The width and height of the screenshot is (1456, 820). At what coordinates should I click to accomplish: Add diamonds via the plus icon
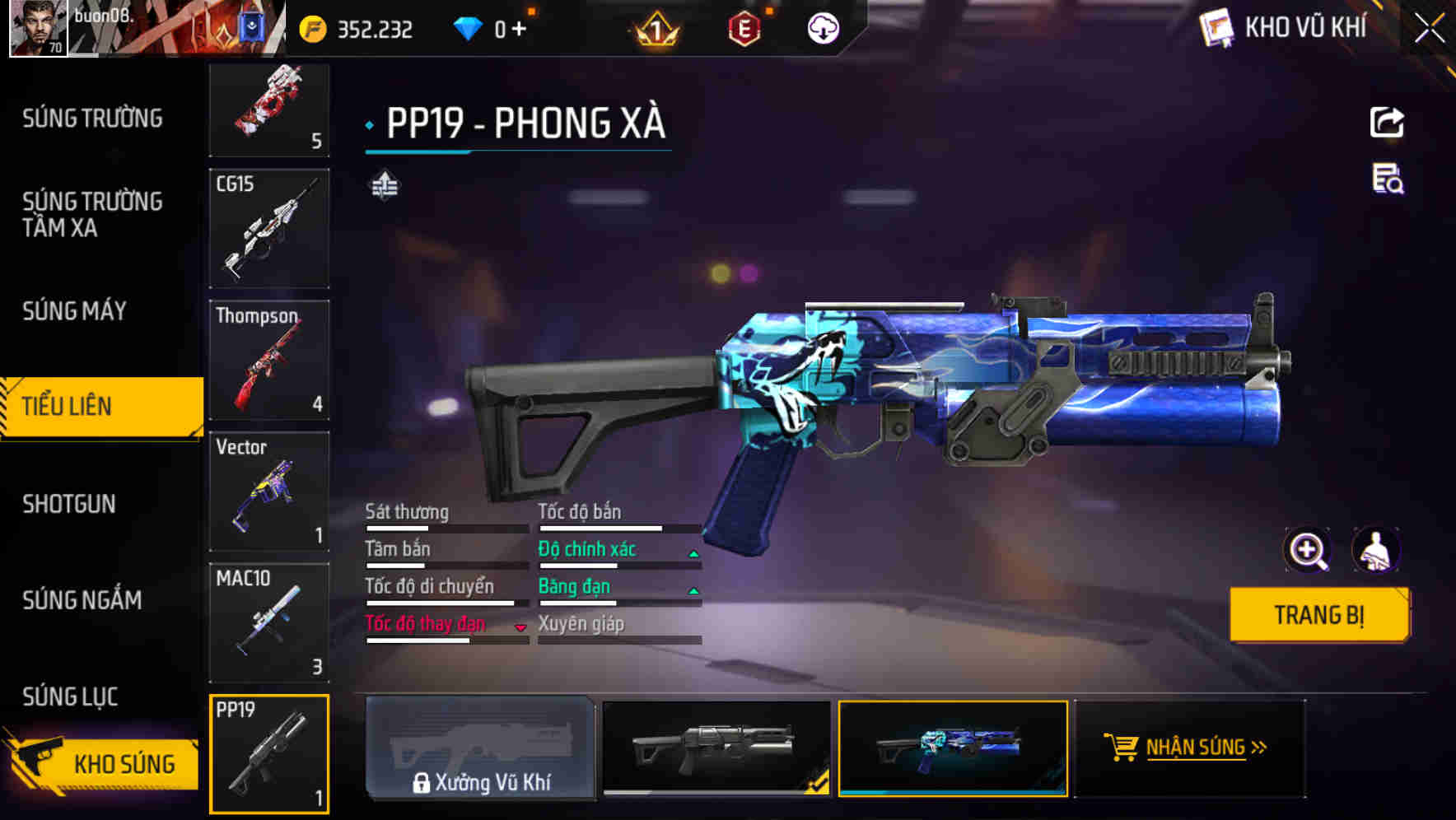(520, 27)
